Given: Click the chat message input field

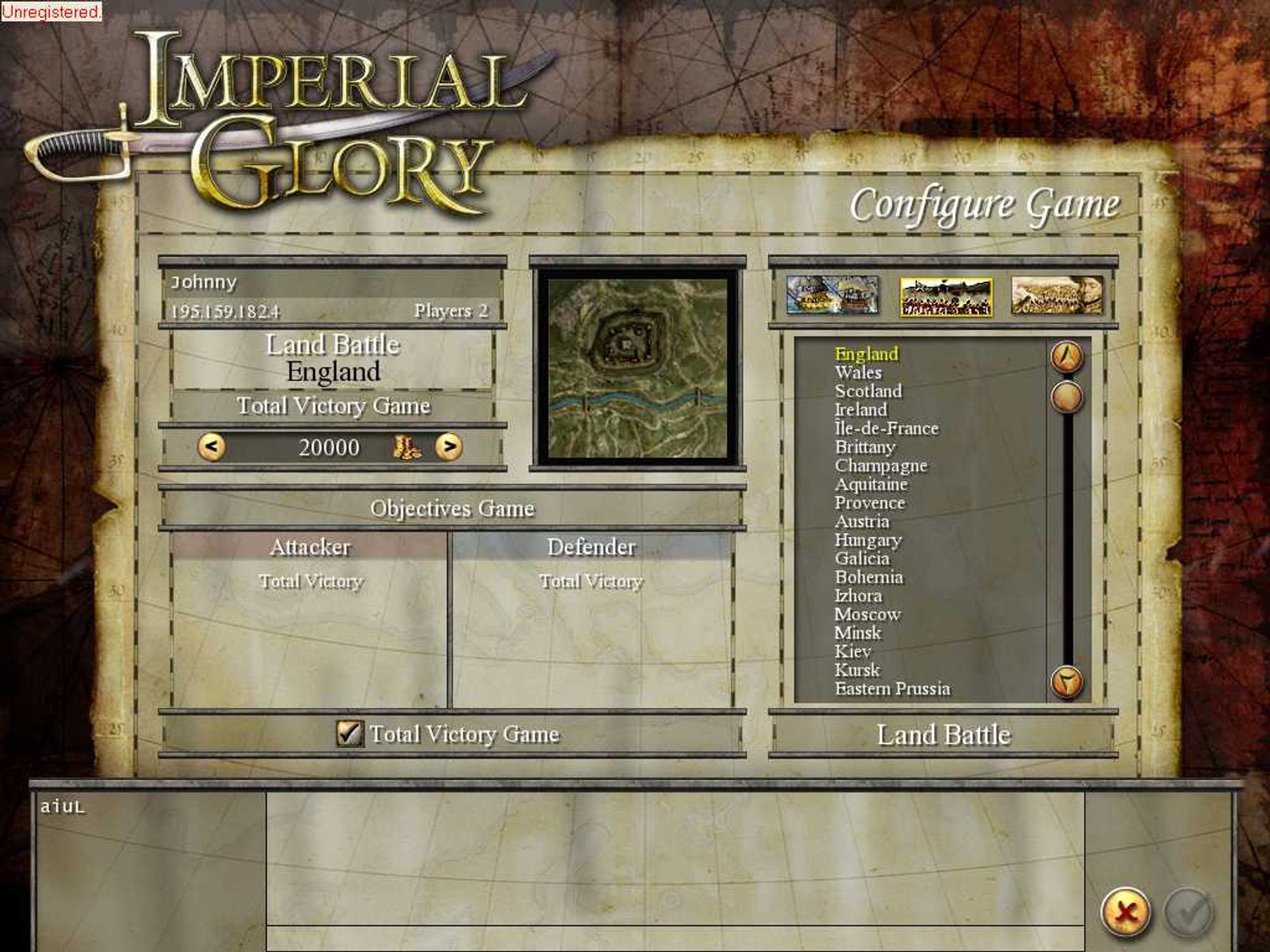Looking at the screenshot, I should [674, 938].
